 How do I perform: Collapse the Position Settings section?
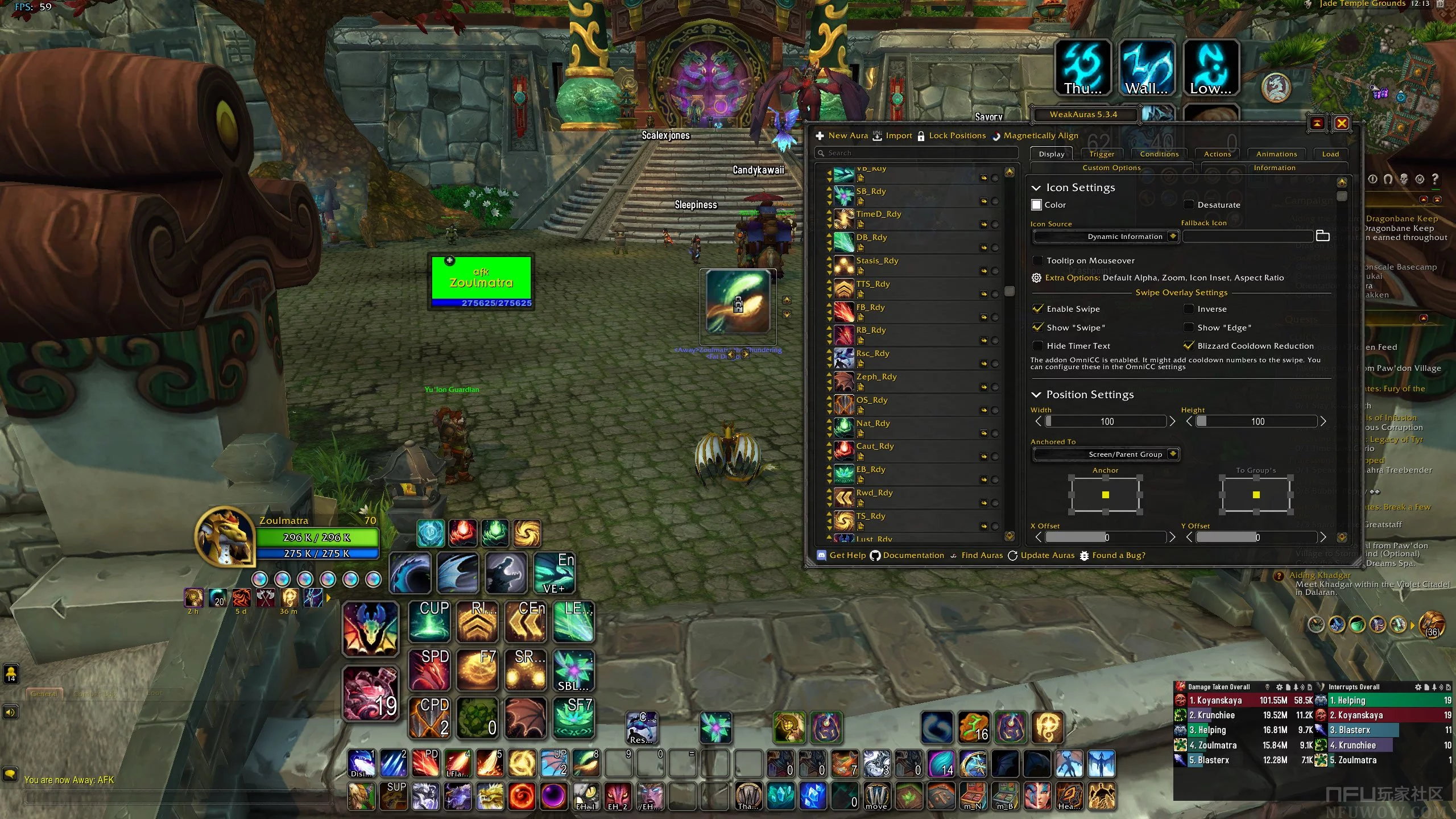1036,395
